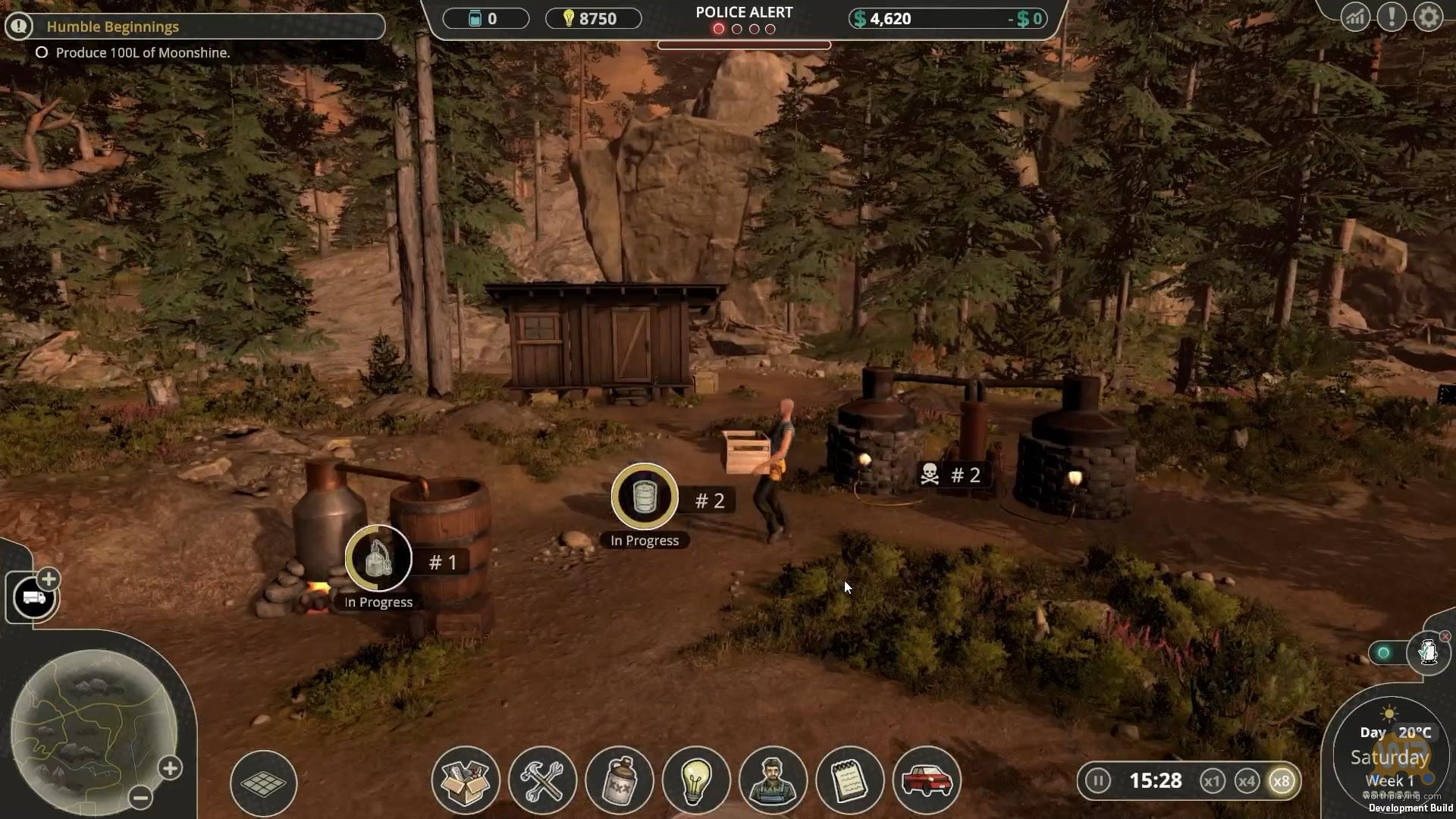Image resolution: width=1456 pixels, height=819 pixels.
Task: Open the notepad menu
Action: 850,781
